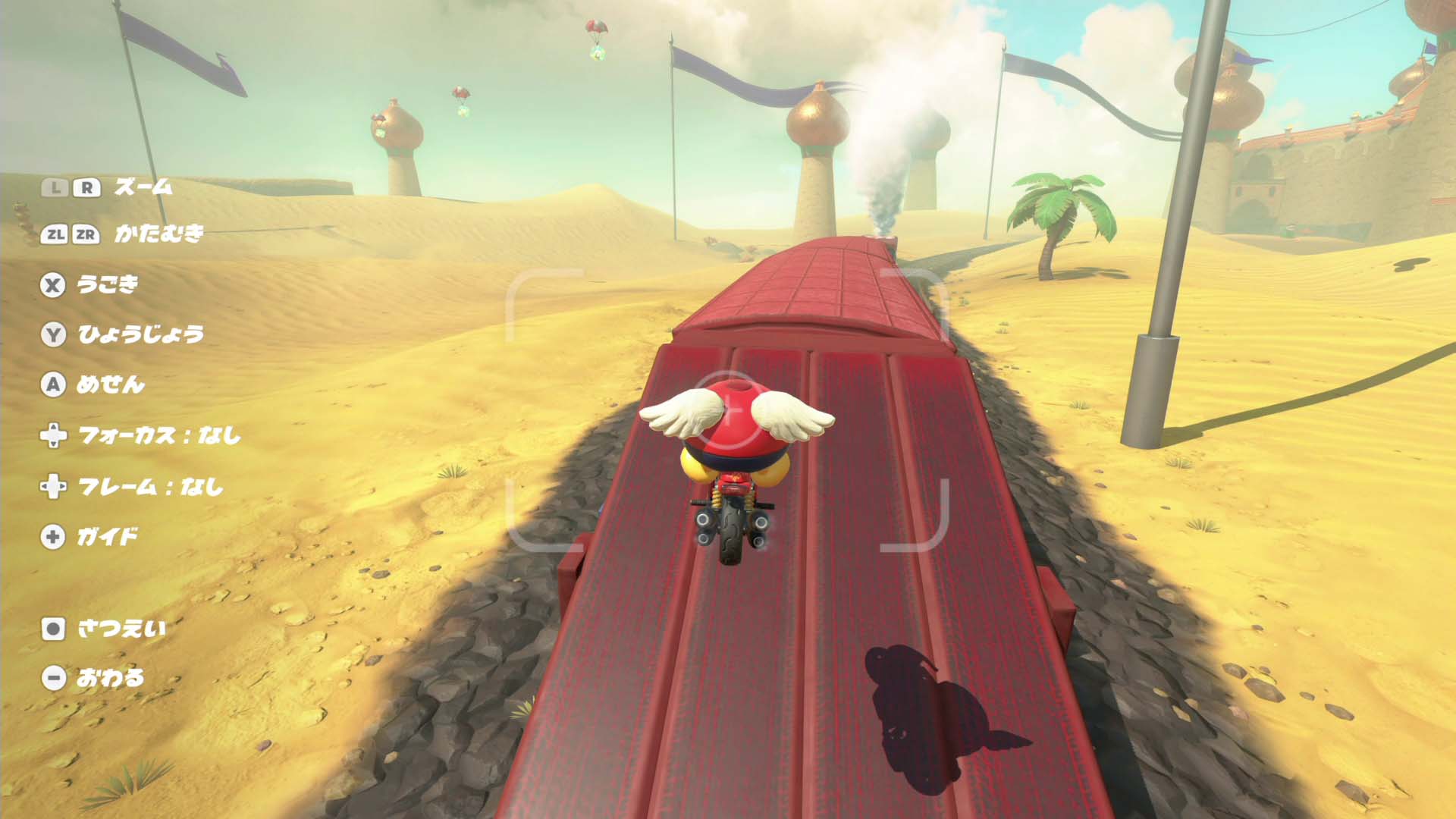Select the めせん gaze option
The width and height of the screenshot is (1456, 819).
tap(110, 385)
